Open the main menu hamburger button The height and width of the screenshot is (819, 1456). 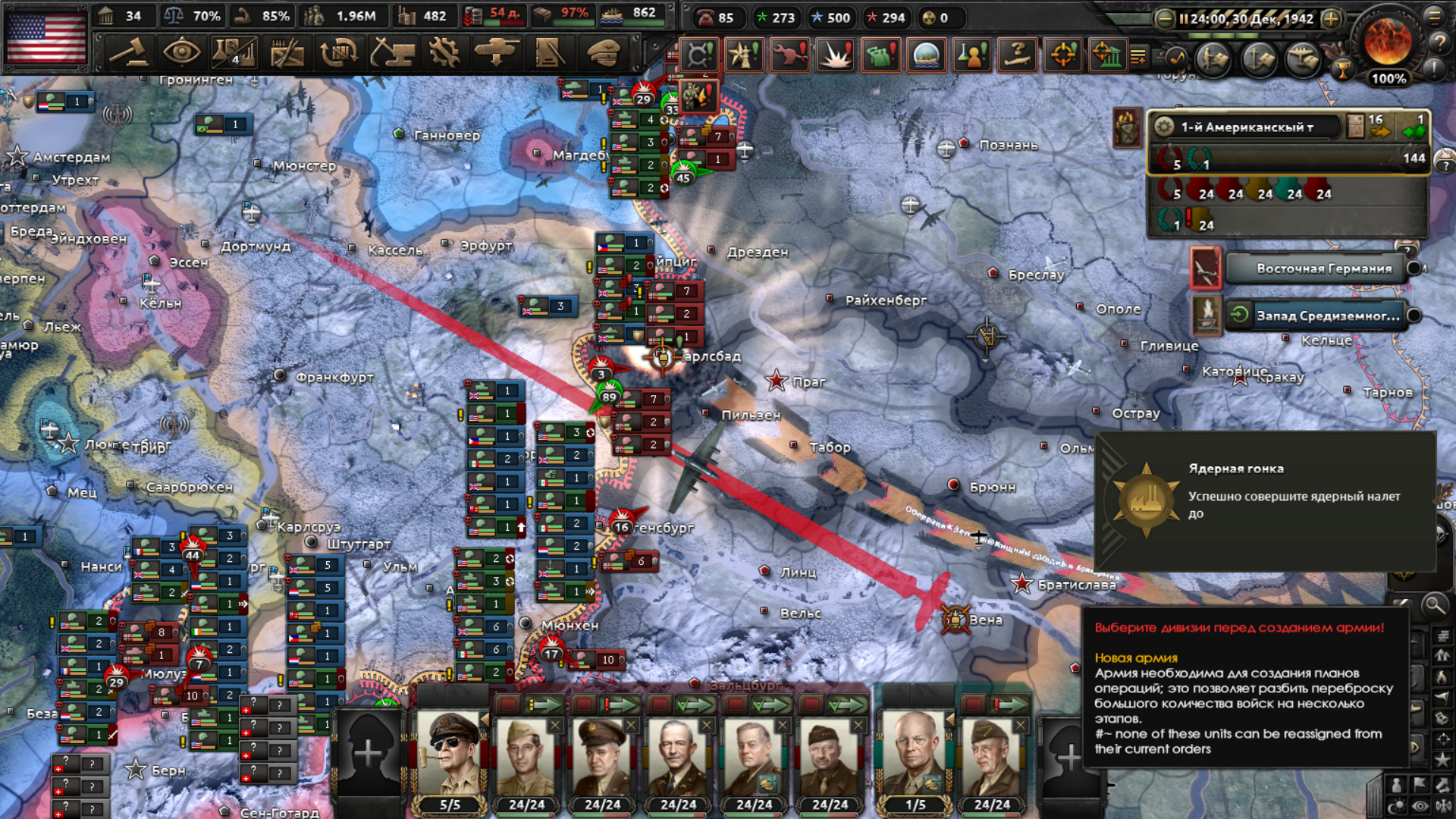tap(1434, 16)
